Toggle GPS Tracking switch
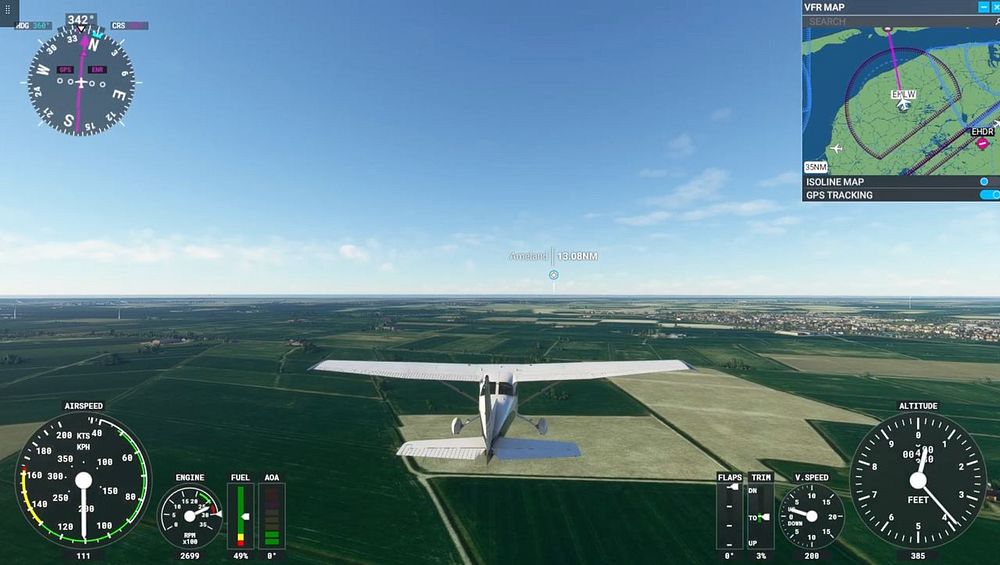 pyautogui.click(x=988, y=195)
